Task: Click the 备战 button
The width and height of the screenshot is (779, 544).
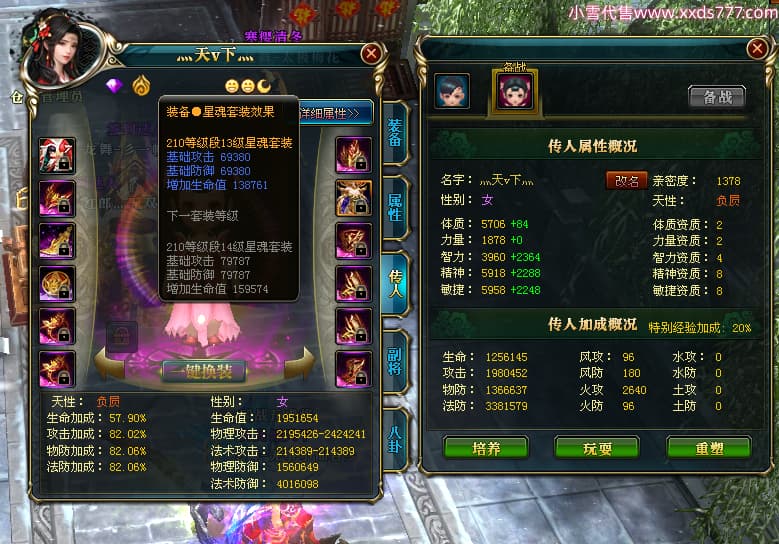Action: pyautogui.click(x=716, y=97)
